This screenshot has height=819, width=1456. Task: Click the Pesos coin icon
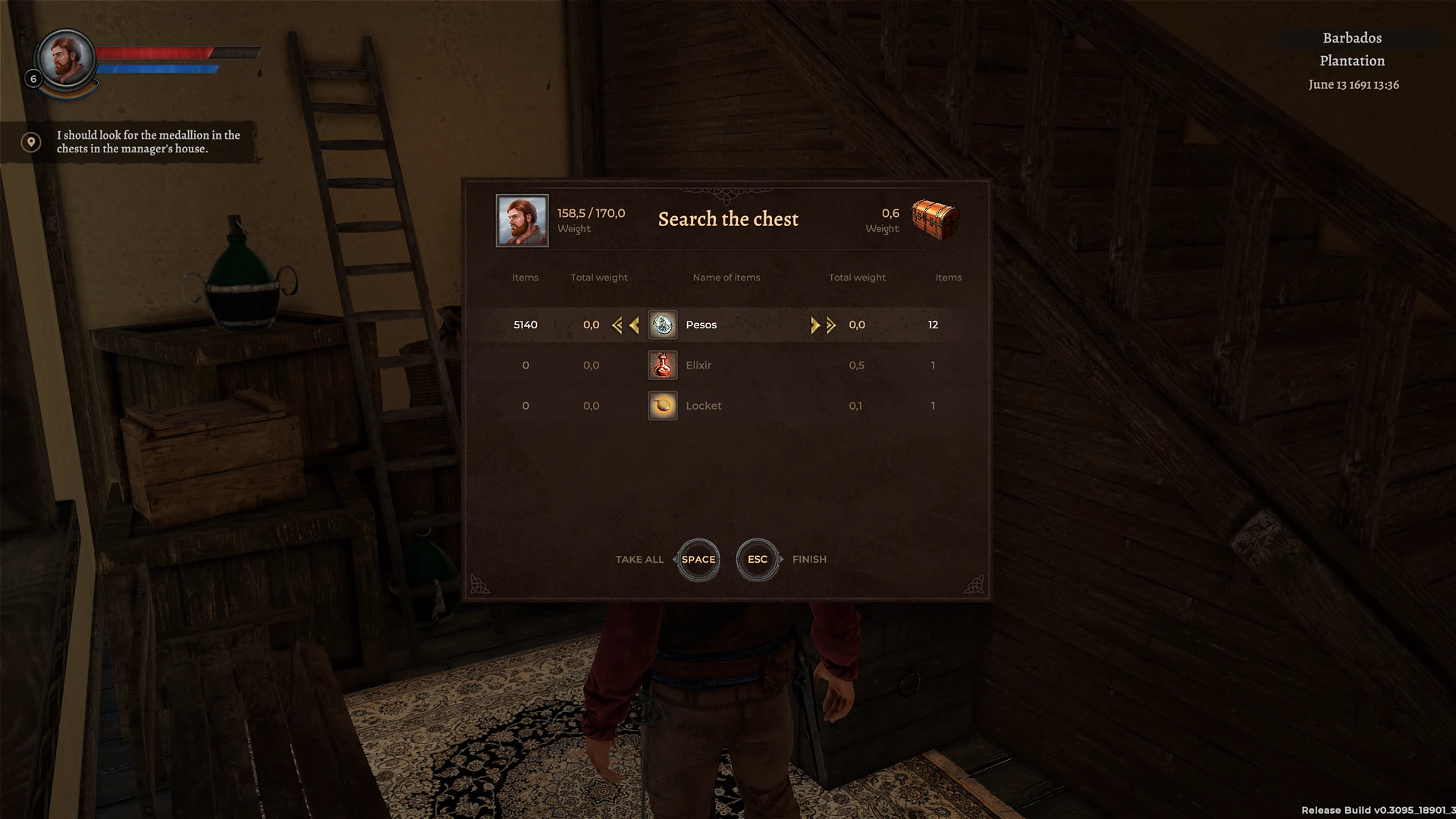coord(662,325)
